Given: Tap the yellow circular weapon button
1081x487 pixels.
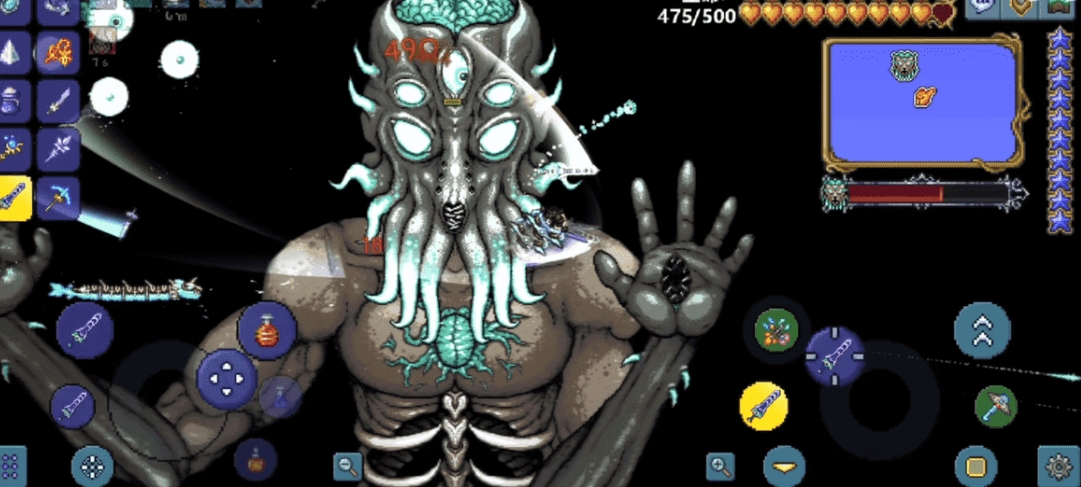Looking at the screenshot, I should (x=764, y=406).
